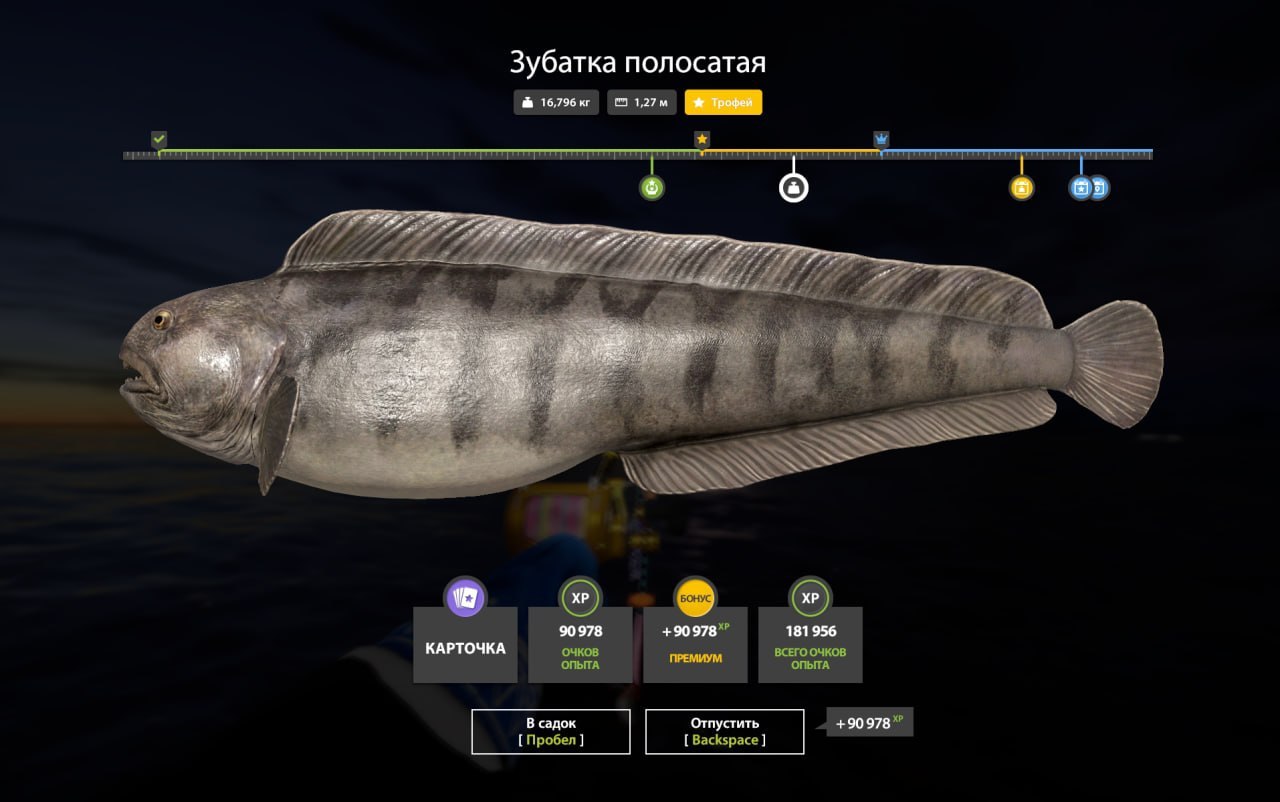Click the green checkmark marker at scale start
This screenshot has height=802, width=1280.
tap(159, 139)
